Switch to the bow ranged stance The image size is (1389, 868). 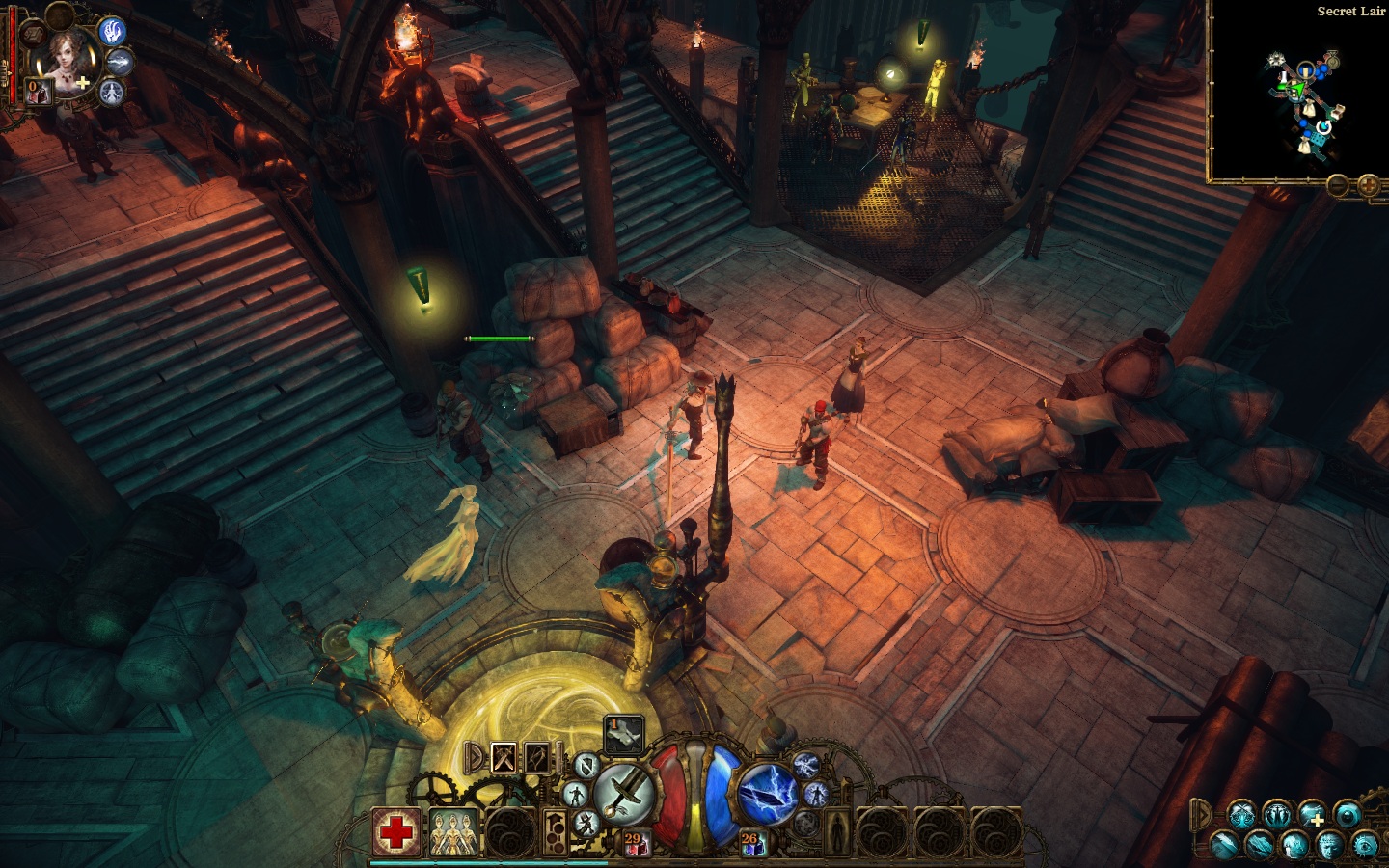tap(536, 758)
